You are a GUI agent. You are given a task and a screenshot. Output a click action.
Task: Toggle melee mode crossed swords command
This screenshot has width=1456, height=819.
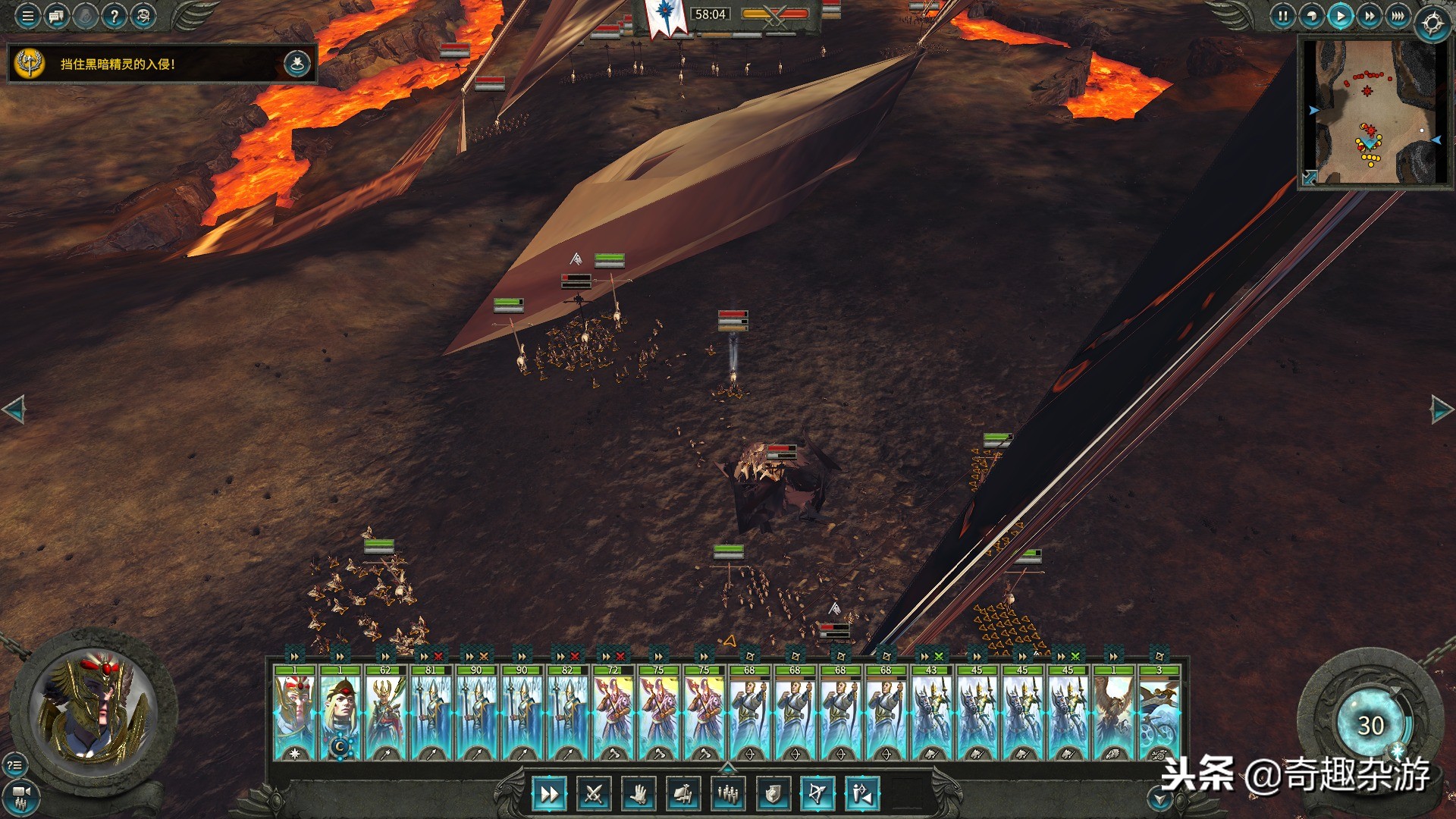(593, 794)
